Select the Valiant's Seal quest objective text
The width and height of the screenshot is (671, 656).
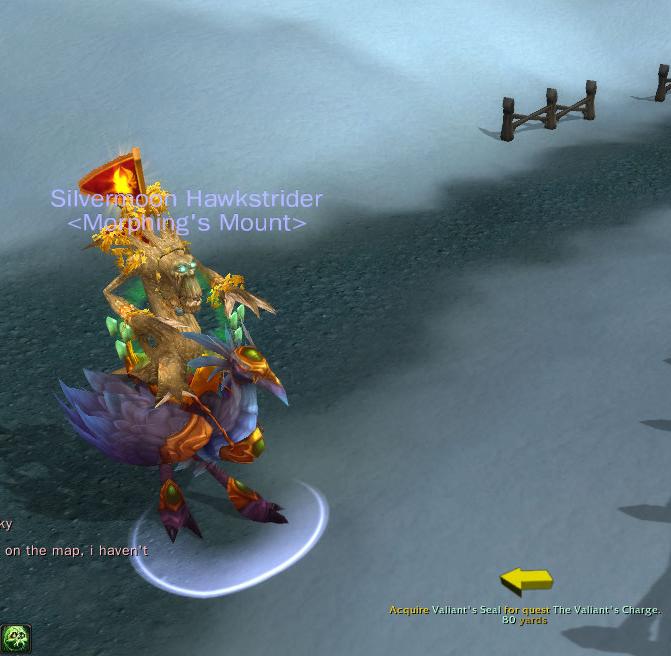tap(524, 610)
